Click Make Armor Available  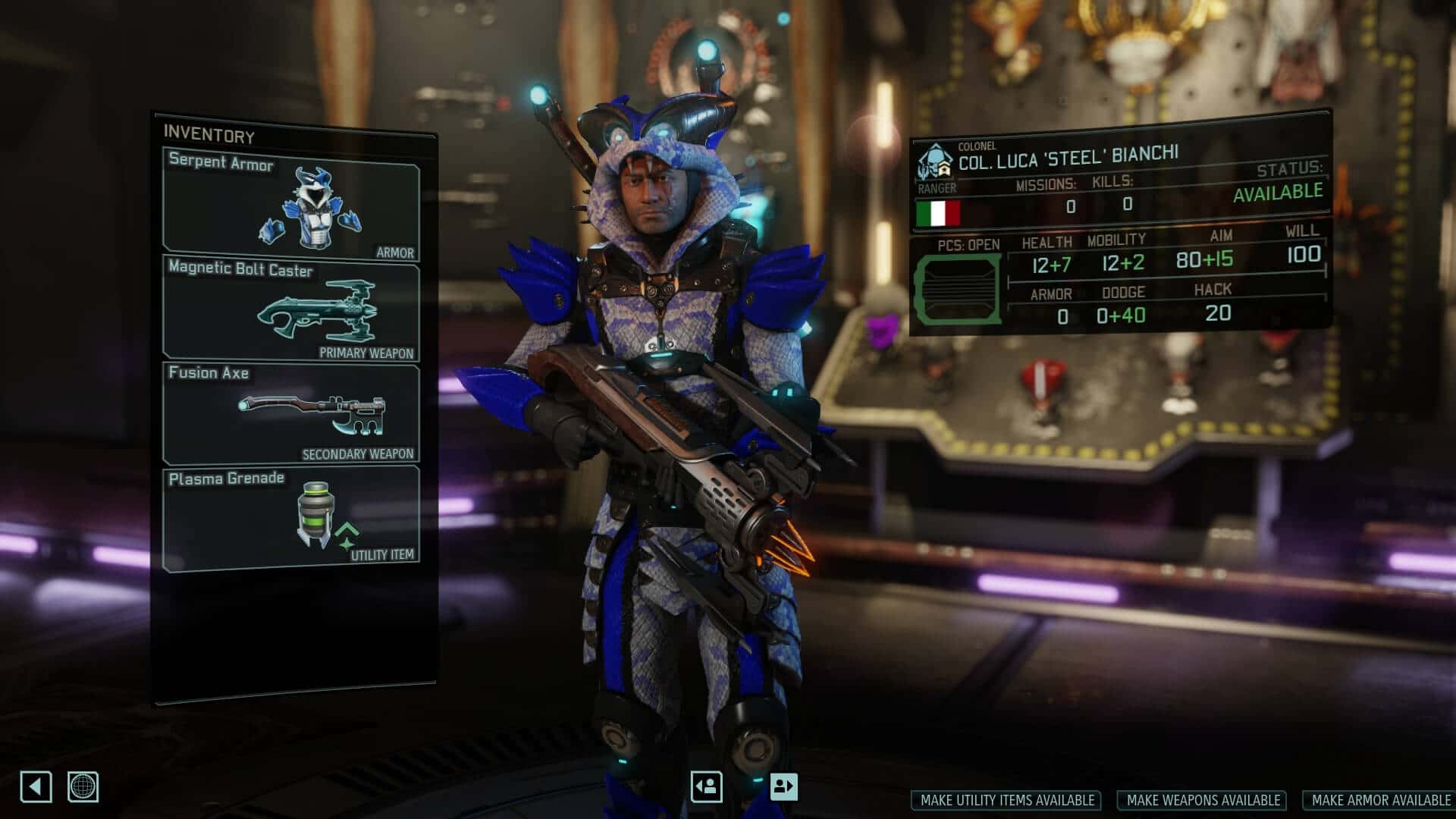click(1380, 800)
